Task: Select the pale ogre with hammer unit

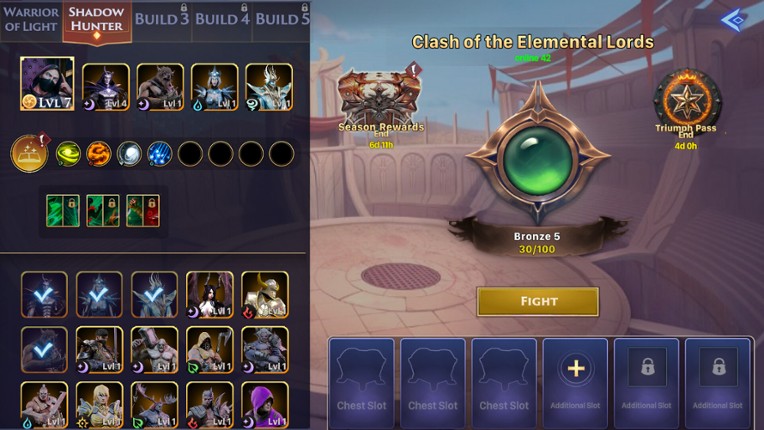Action: click(155, 348)
